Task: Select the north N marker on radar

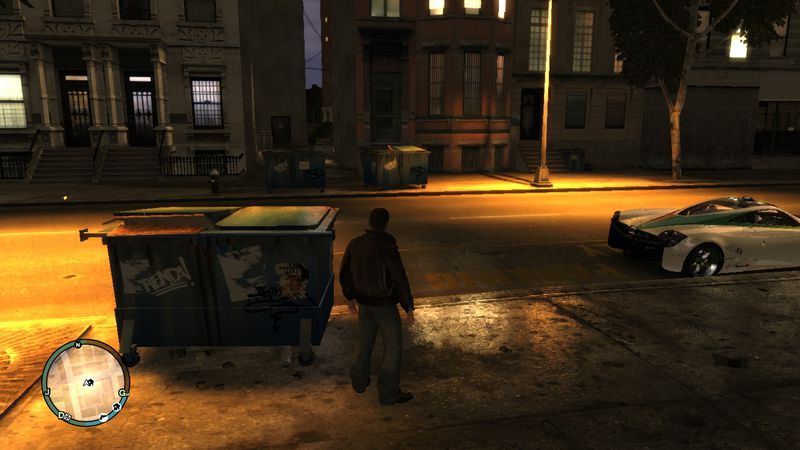Action: click(77, 345)
